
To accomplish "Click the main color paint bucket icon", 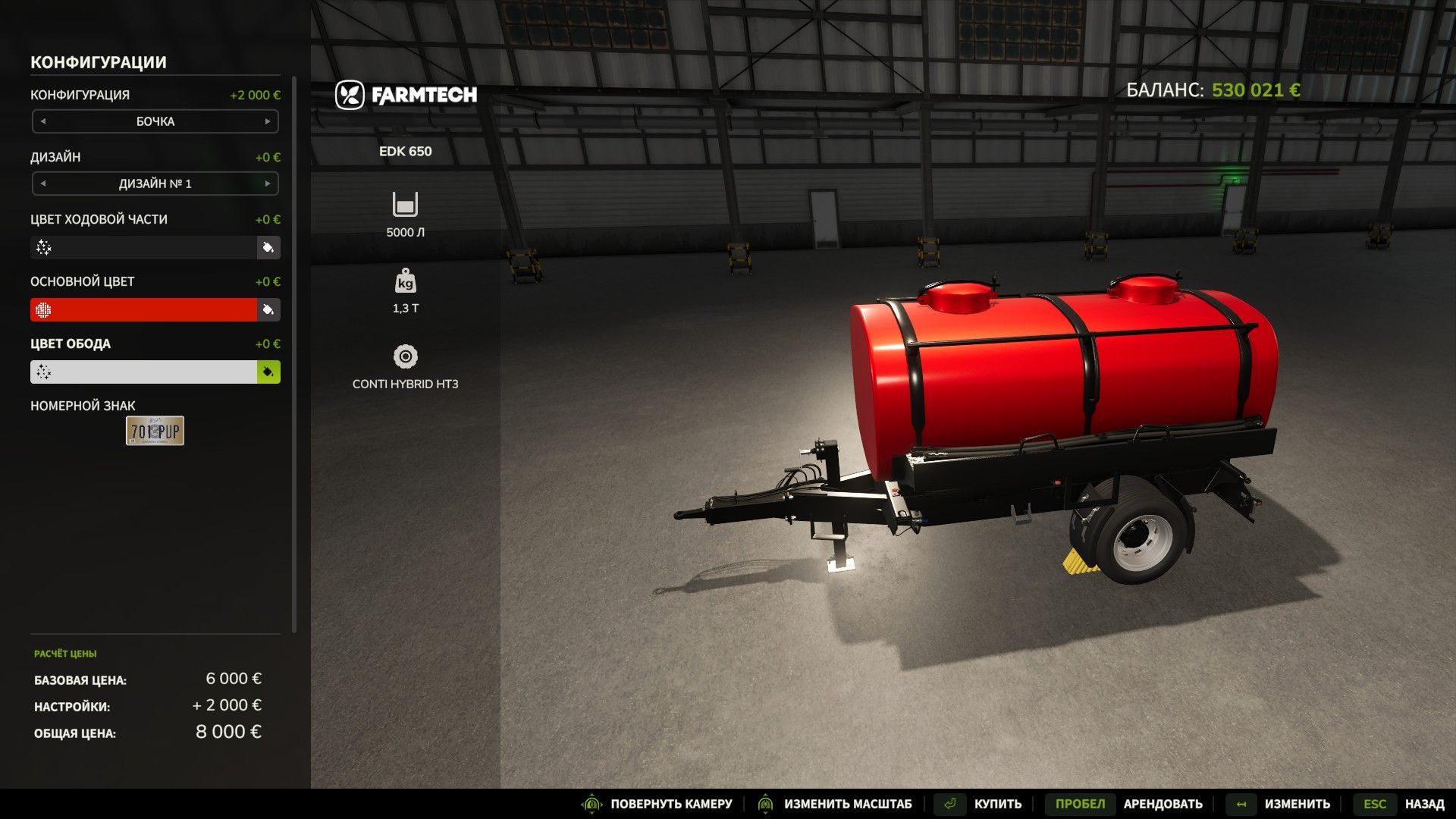I will pos(267,310).
